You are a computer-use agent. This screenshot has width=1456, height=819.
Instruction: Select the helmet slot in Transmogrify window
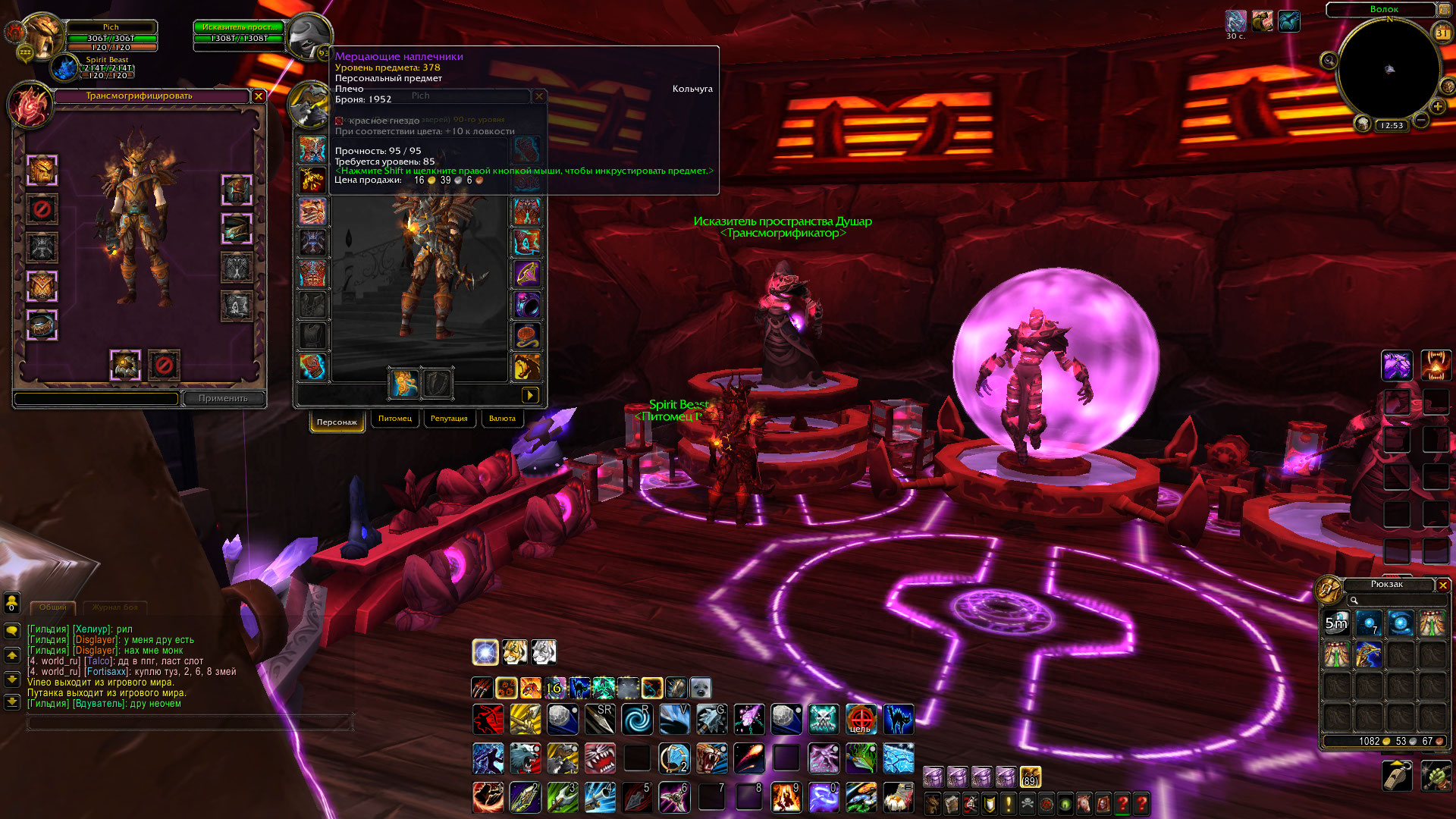click(42, 170)
